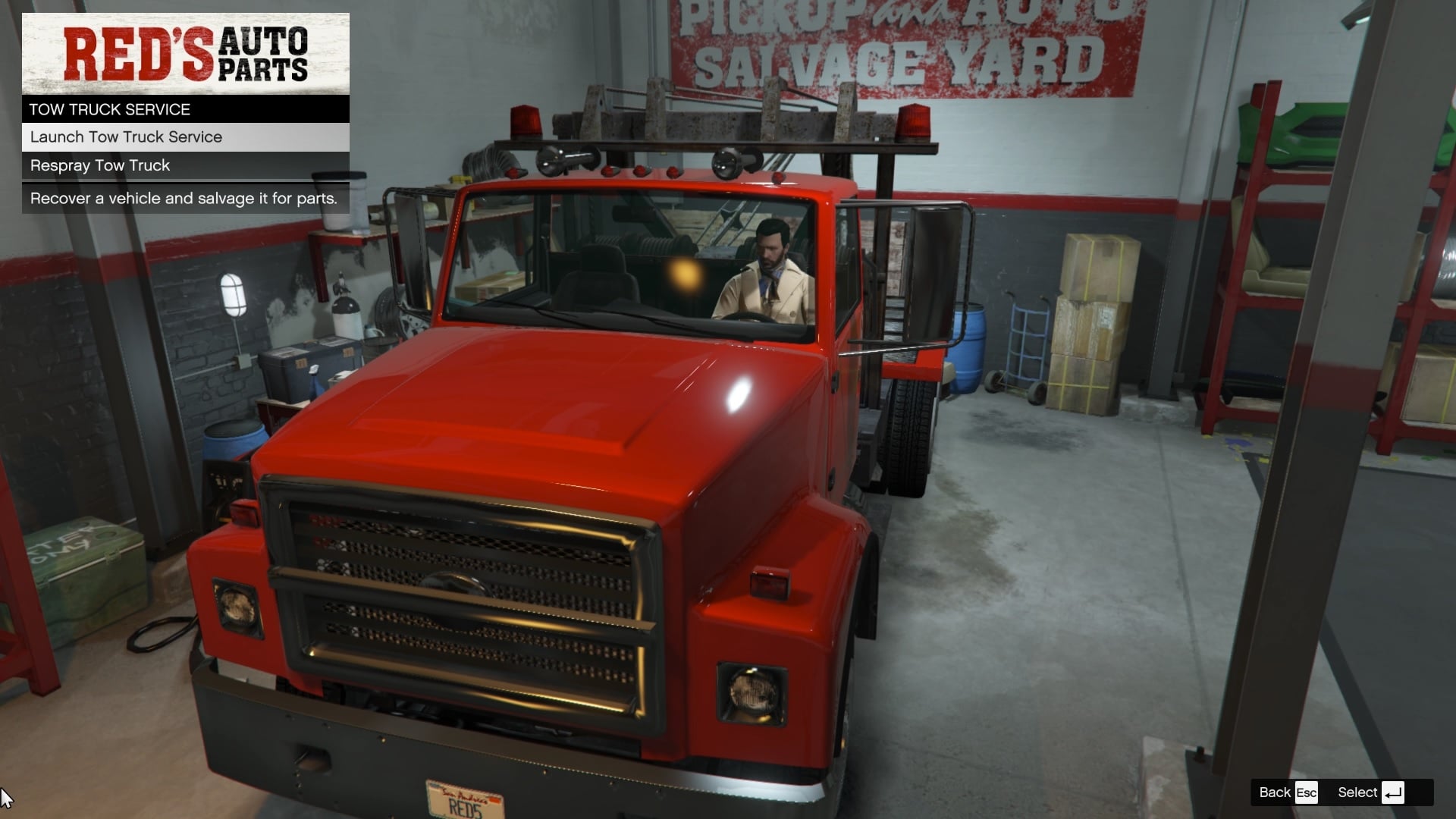Select the Launch Tow Truck Service option
This screenshot has width=1456, height=819.
pos(126,136)
